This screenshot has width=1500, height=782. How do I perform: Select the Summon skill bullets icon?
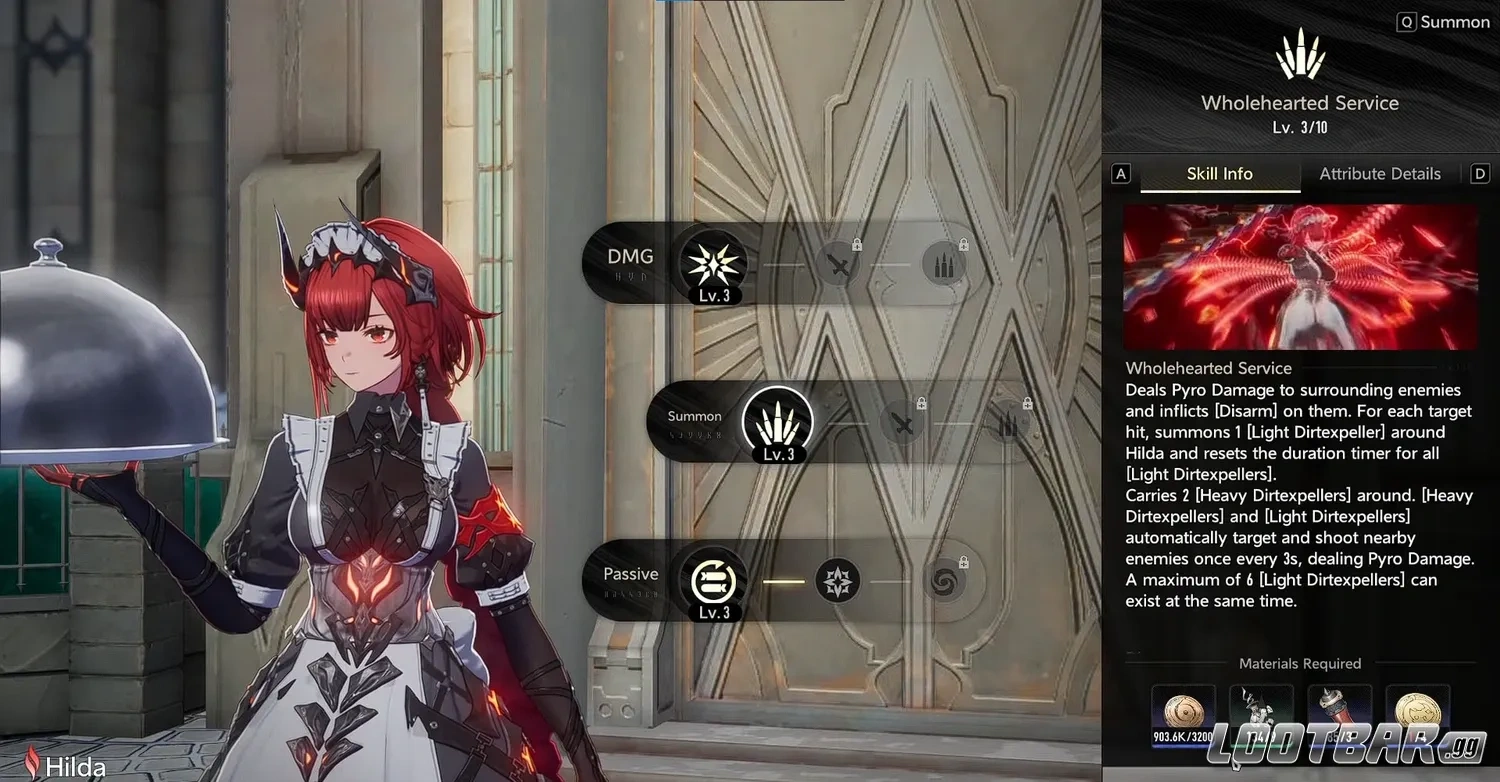click(x=778, y=423)
